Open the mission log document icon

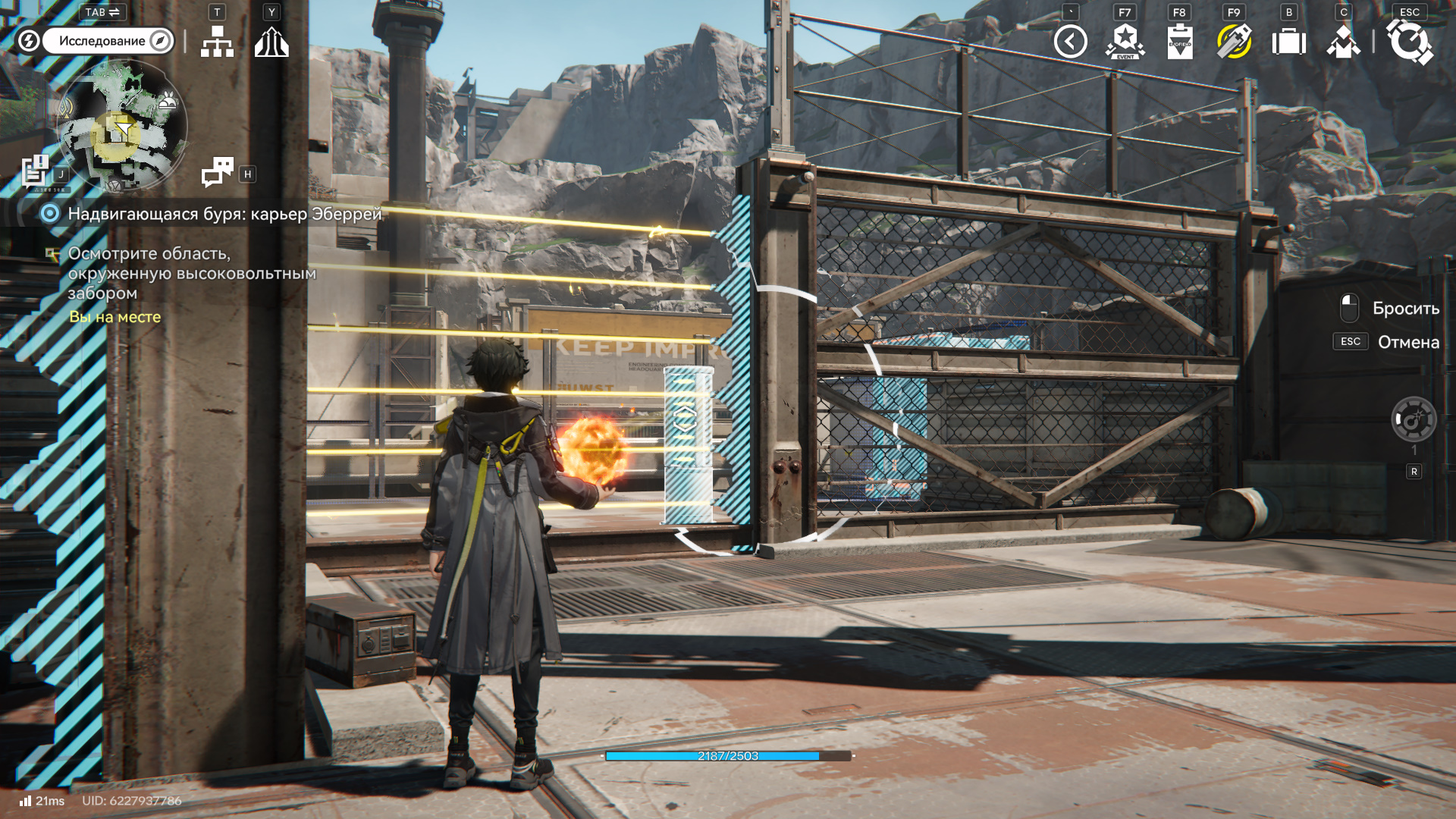(35, 171)
